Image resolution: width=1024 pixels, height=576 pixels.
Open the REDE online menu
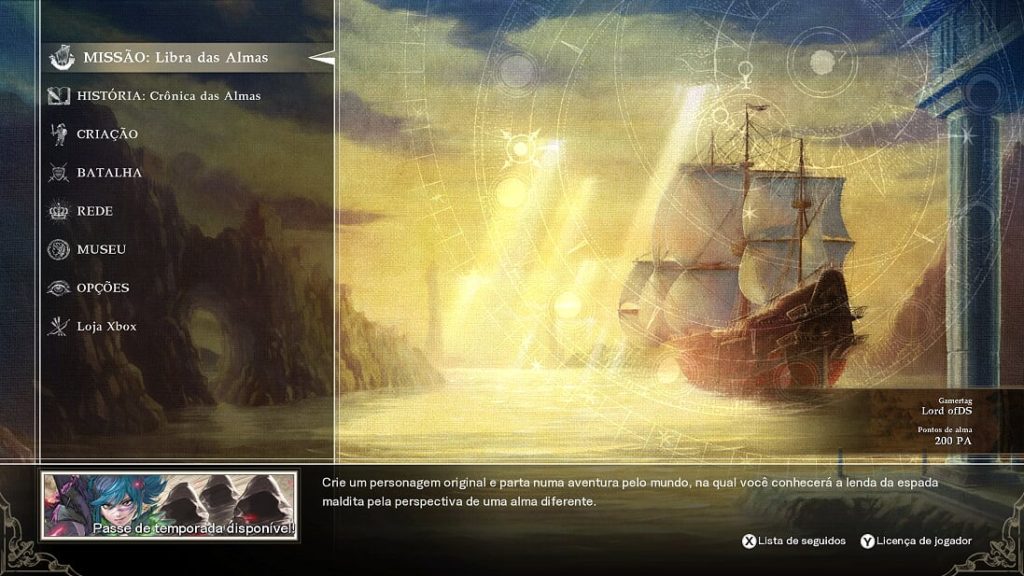point(95,211)
